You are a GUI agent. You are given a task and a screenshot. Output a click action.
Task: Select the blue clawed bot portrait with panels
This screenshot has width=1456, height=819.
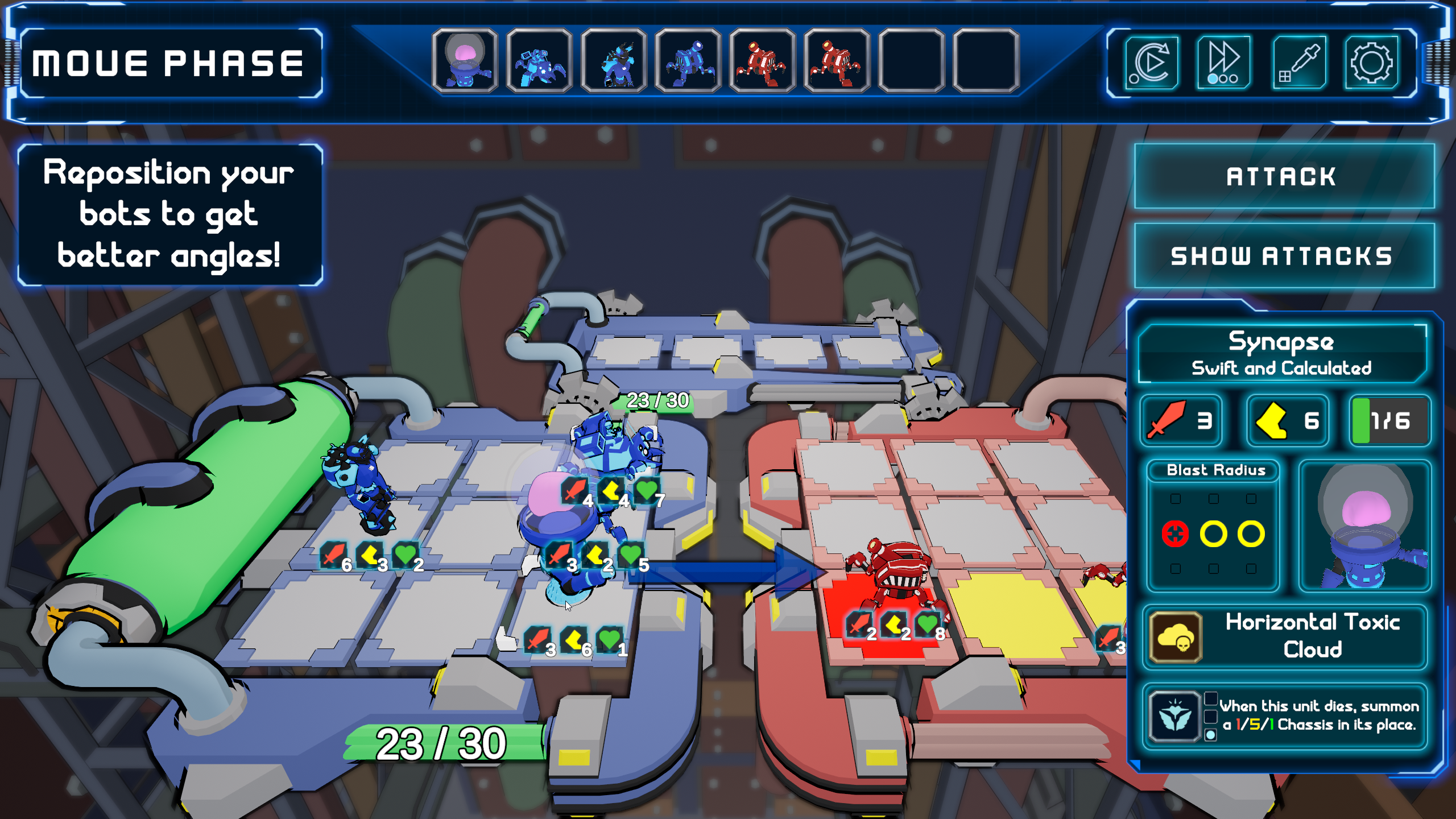click(x=539, y=61)
